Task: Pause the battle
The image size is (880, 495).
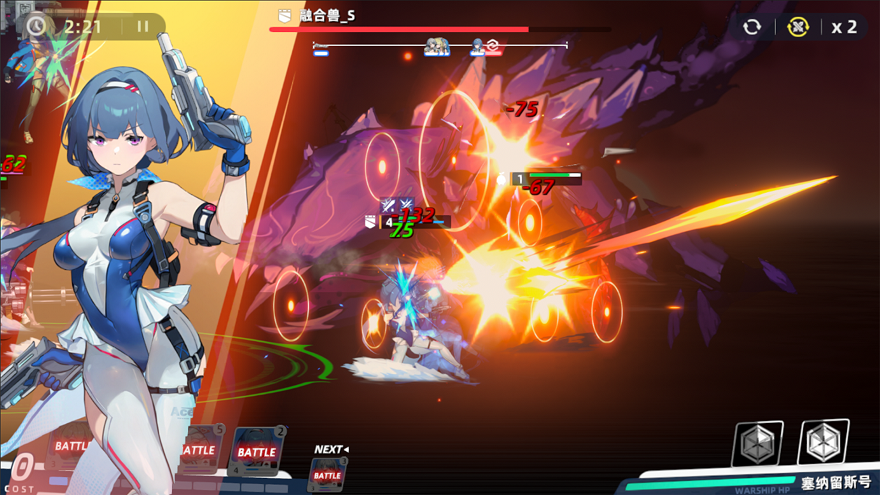Action: pos(143,27)
